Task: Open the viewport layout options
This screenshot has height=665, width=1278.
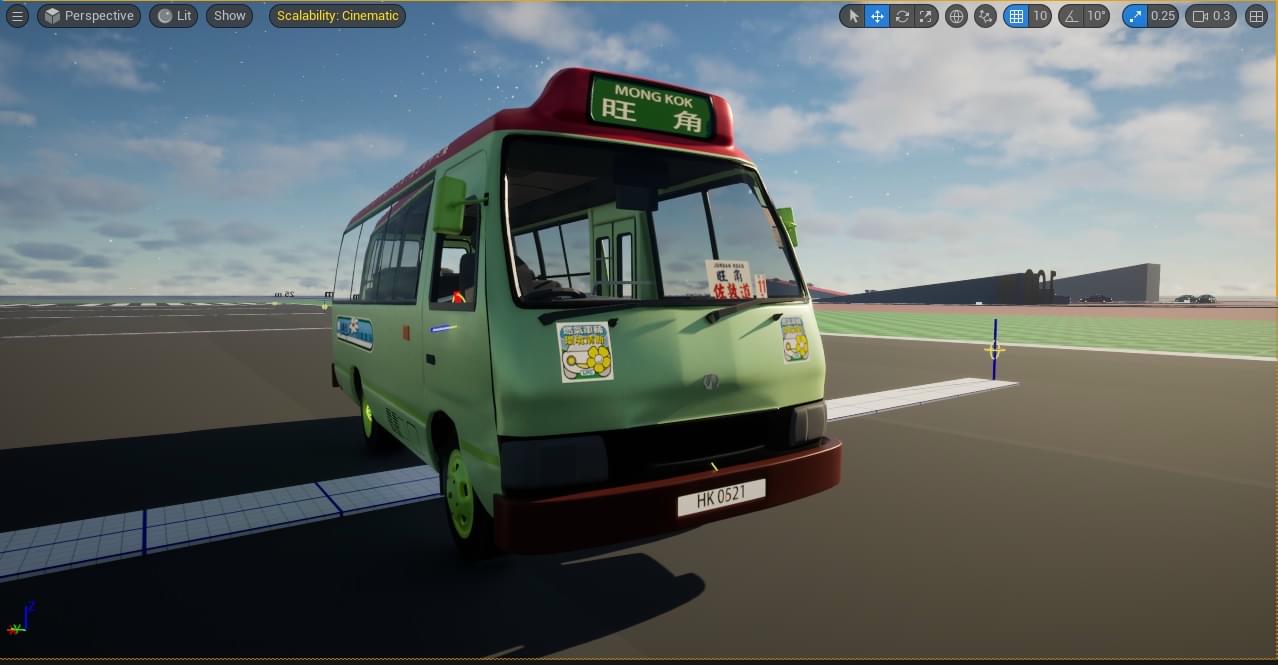Action: point(1256,16)
